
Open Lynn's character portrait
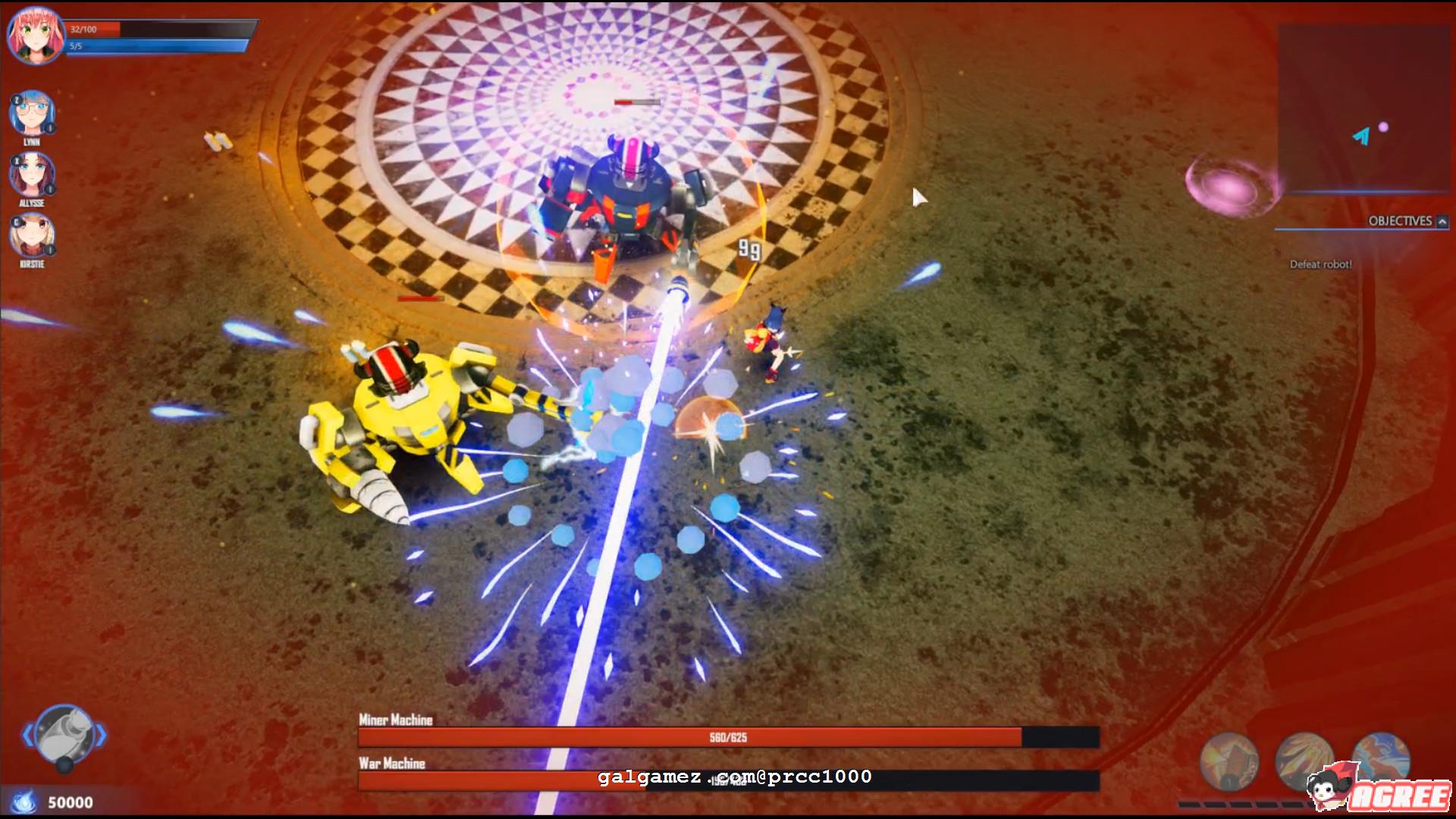click(33, 112)
